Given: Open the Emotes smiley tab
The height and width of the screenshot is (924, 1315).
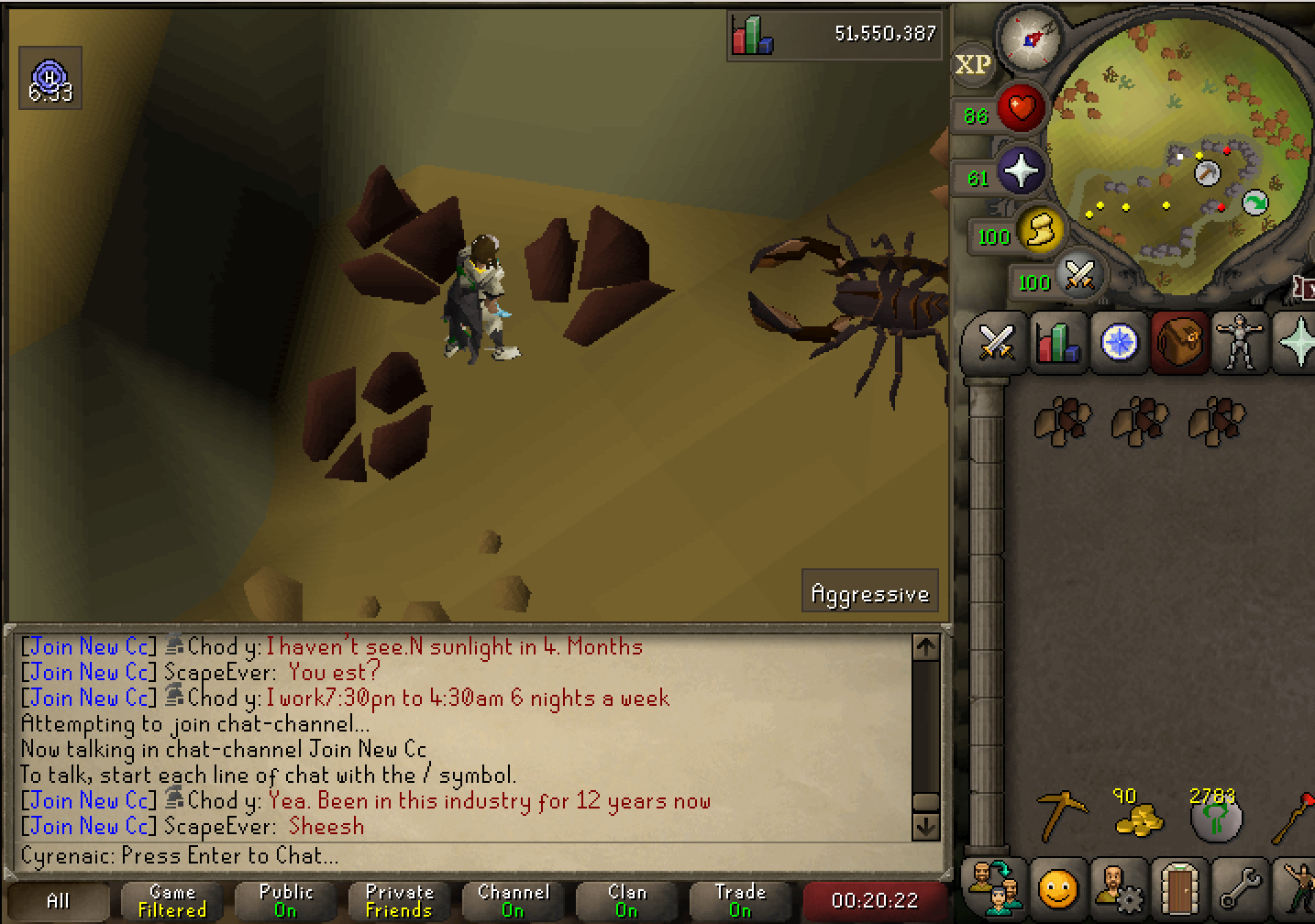Looking at the screenshot, I should click(x=1056, y=887).
